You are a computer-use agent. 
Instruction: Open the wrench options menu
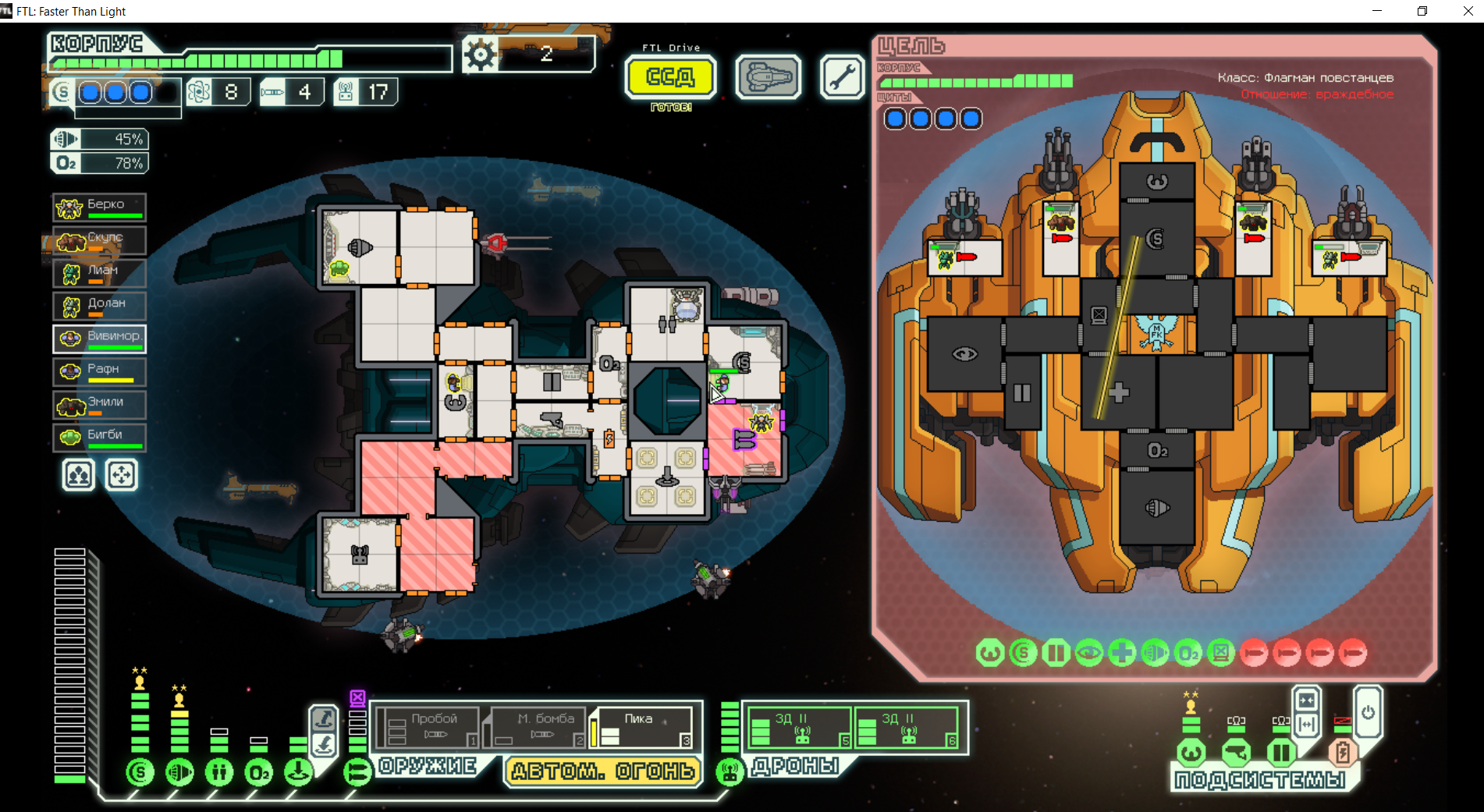click(x=842, y=77)
